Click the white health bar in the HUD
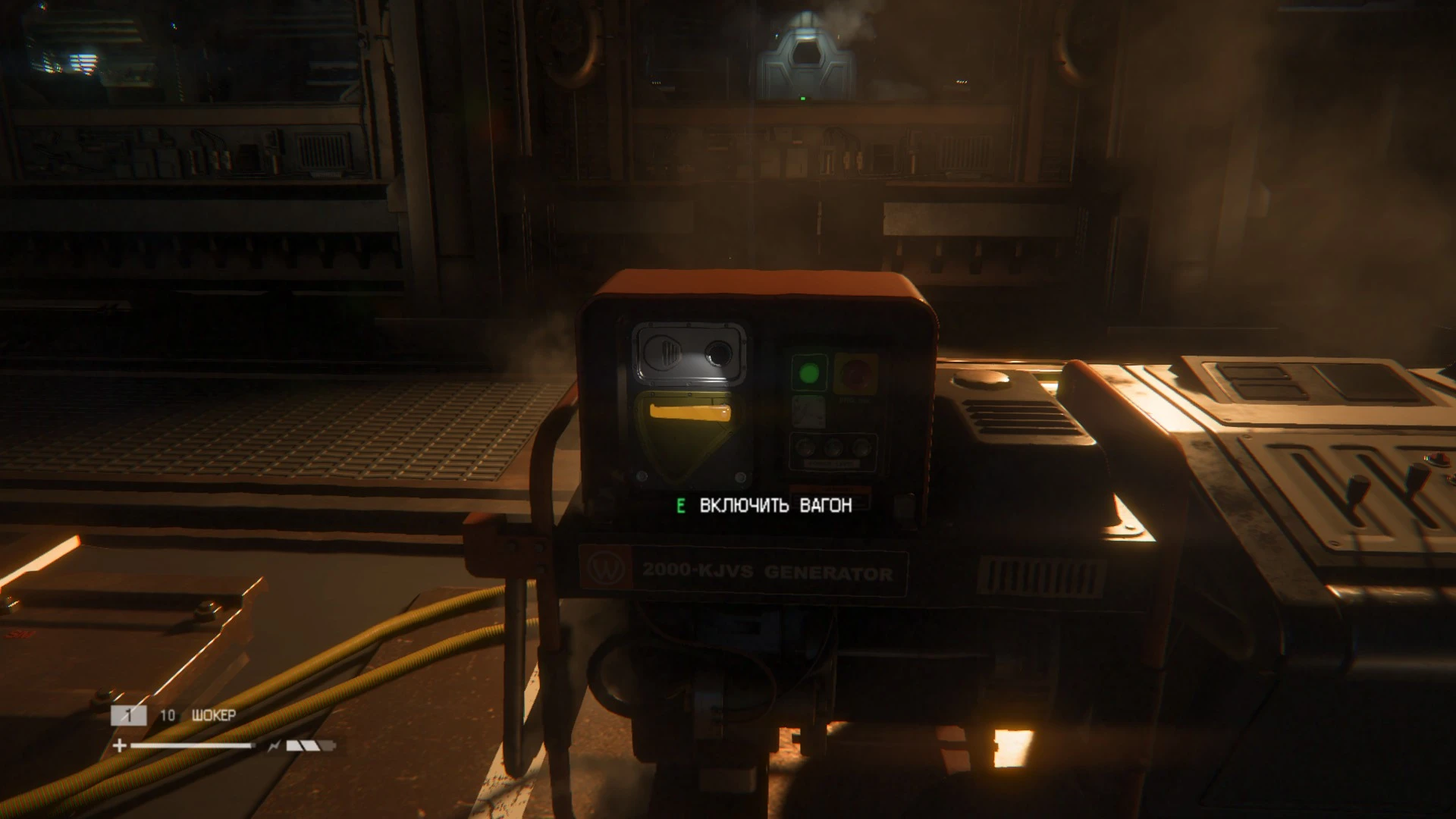This screenshot has width=1456, height=819. point(190,746)
